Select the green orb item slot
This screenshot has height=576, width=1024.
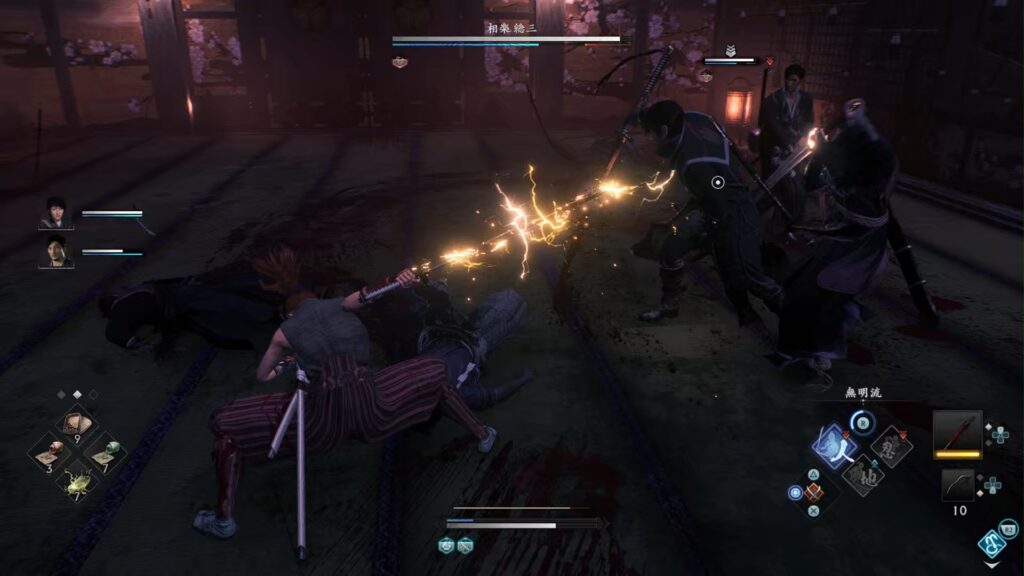(x=106, y=453)
